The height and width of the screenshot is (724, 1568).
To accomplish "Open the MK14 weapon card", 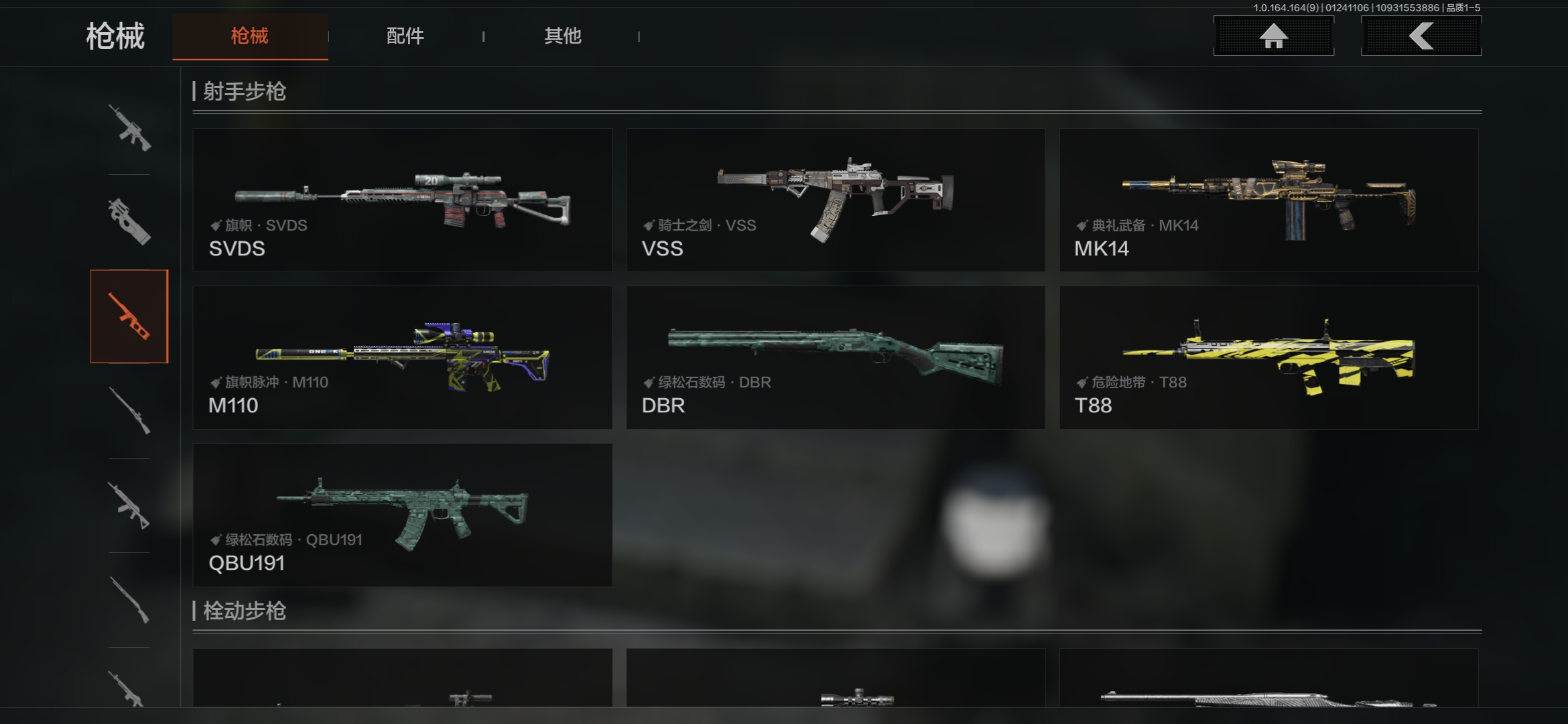I will [x=1268, y=200].
